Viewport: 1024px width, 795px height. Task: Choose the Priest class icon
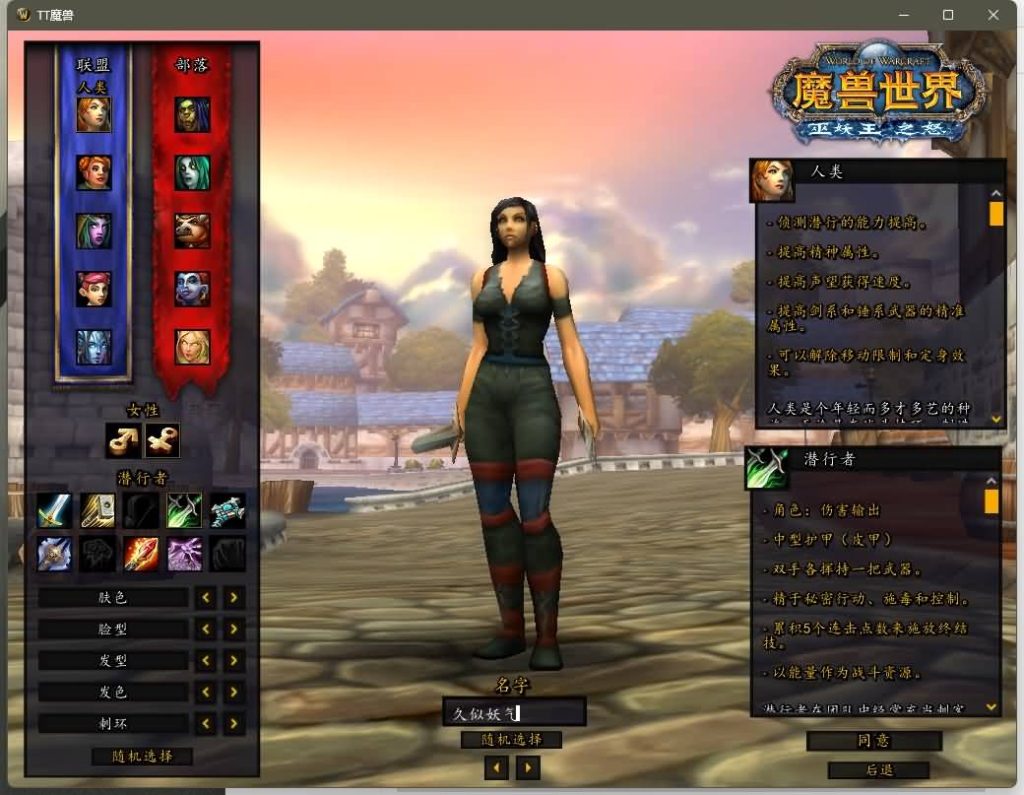[x=54, y=553]
